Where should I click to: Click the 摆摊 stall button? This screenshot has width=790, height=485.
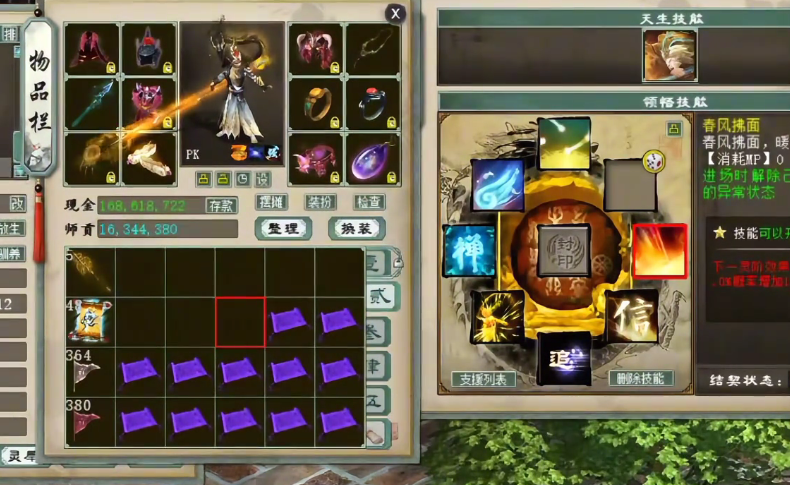click(x=272, y=202)
